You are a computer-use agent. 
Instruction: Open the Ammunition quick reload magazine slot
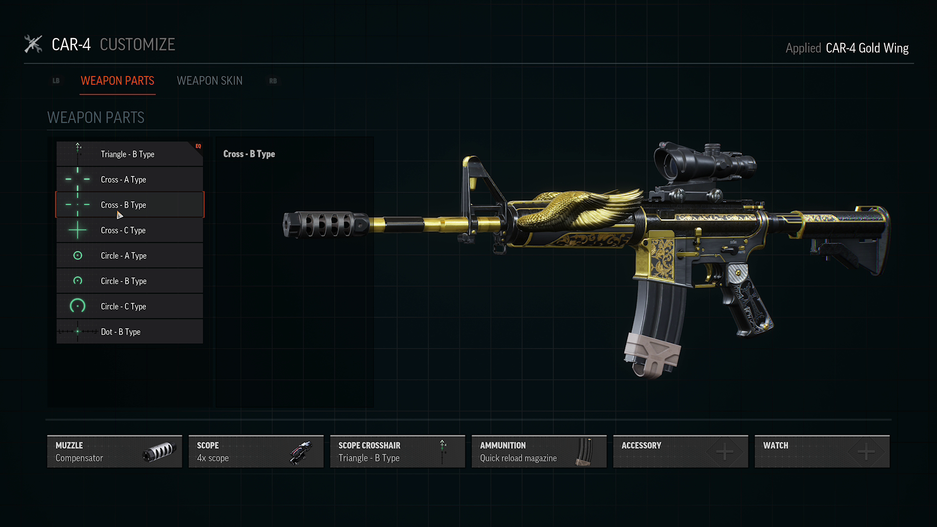539,452
